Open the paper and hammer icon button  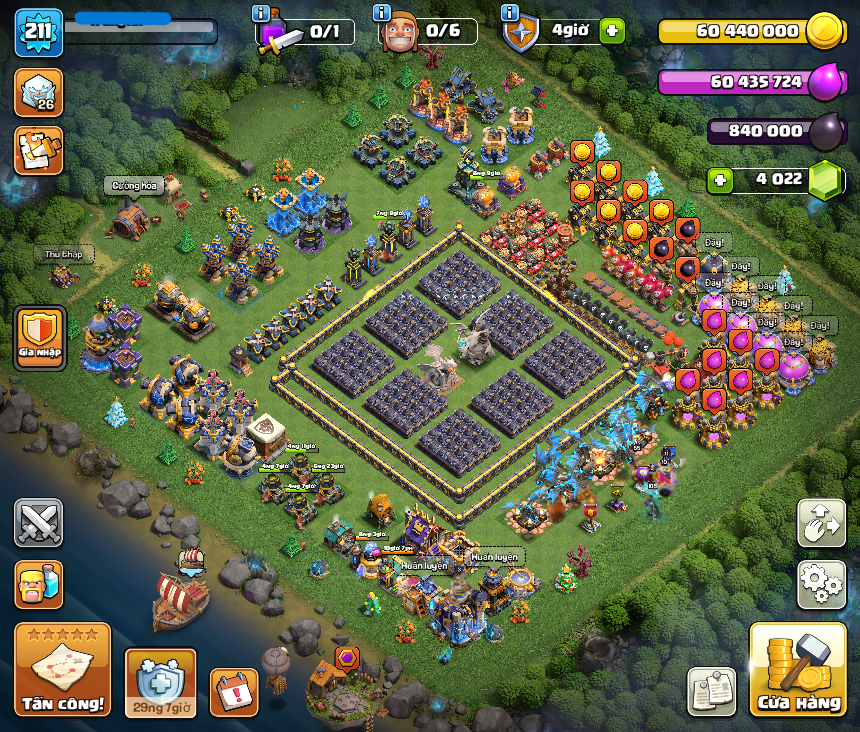tap(38, 150)
